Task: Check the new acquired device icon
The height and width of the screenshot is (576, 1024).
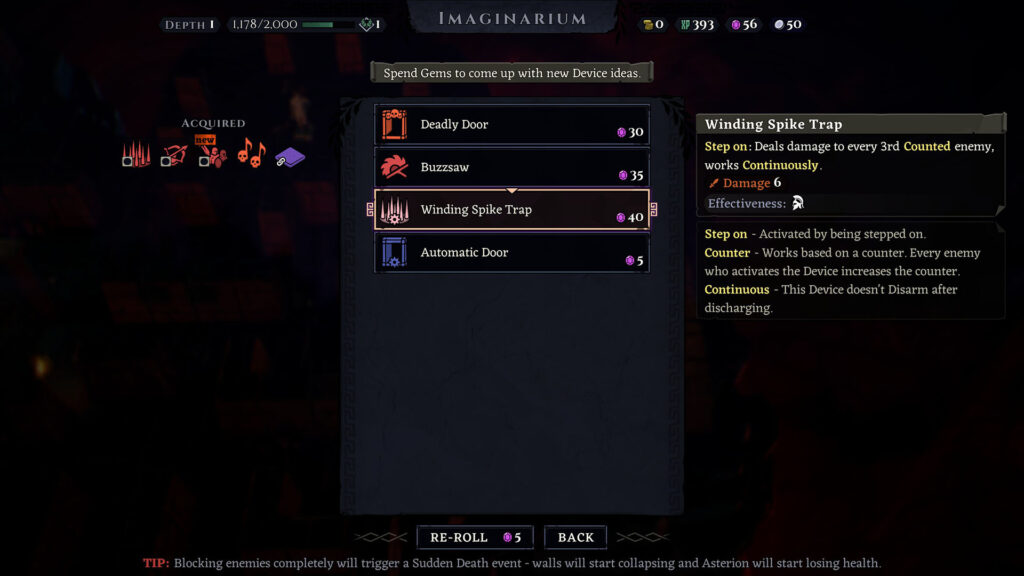Action: 211,154
